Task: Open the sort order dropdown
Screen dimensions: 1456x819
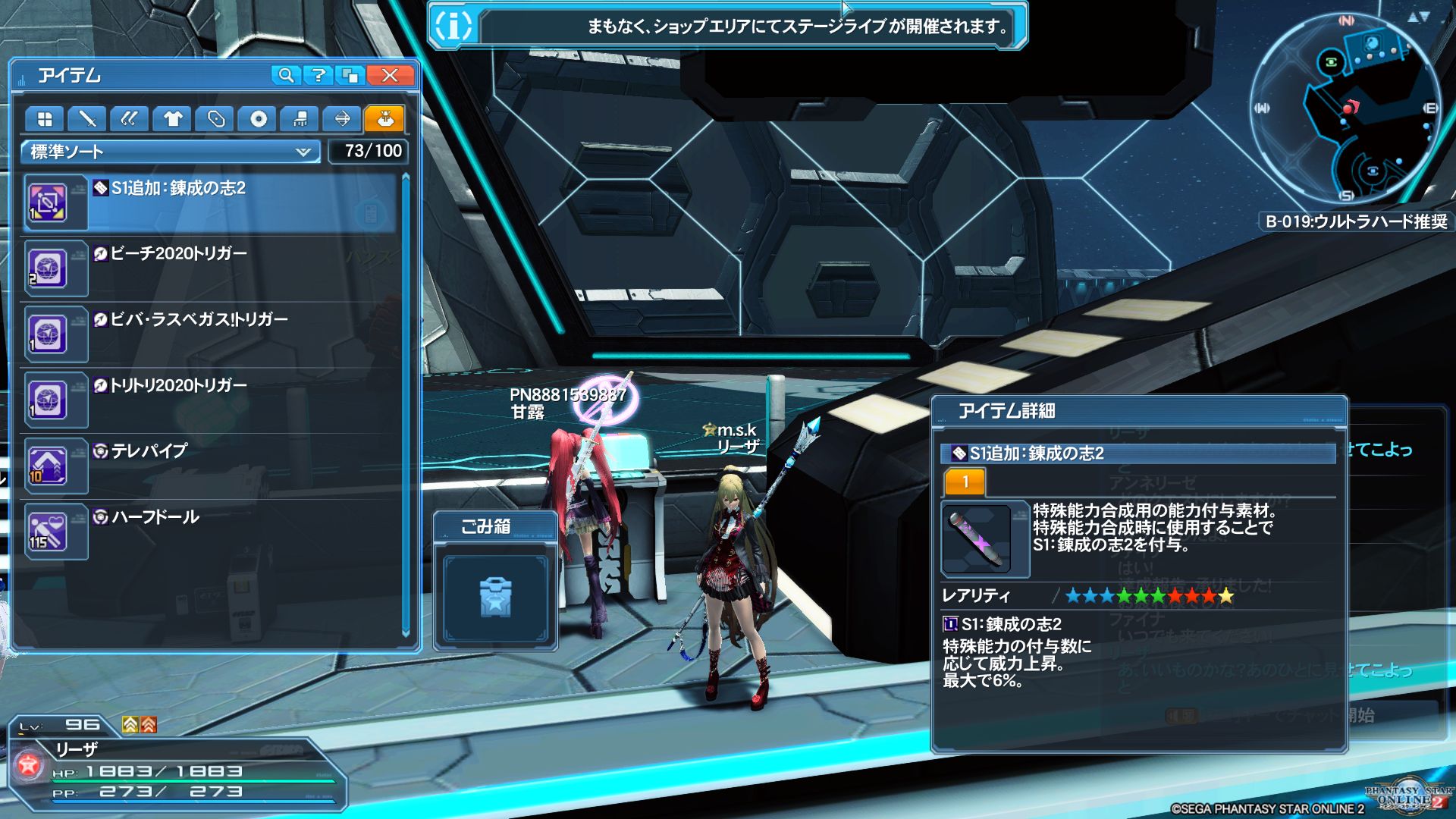Action: [x=171, y=152]
